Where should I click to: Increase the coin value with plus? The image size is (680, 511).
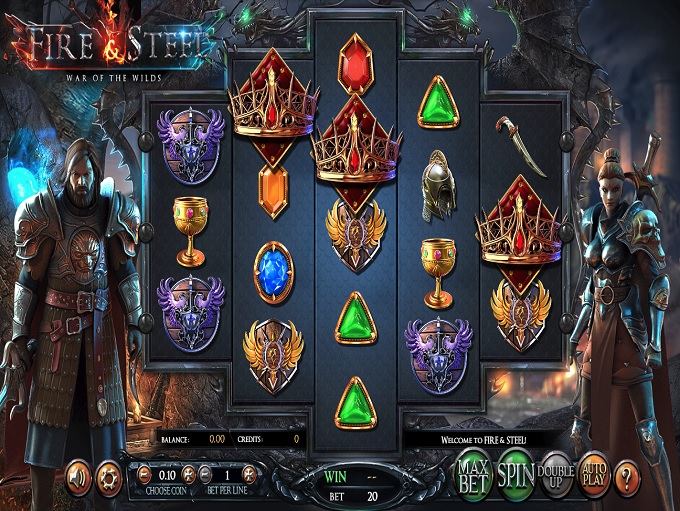coord(188,475)
